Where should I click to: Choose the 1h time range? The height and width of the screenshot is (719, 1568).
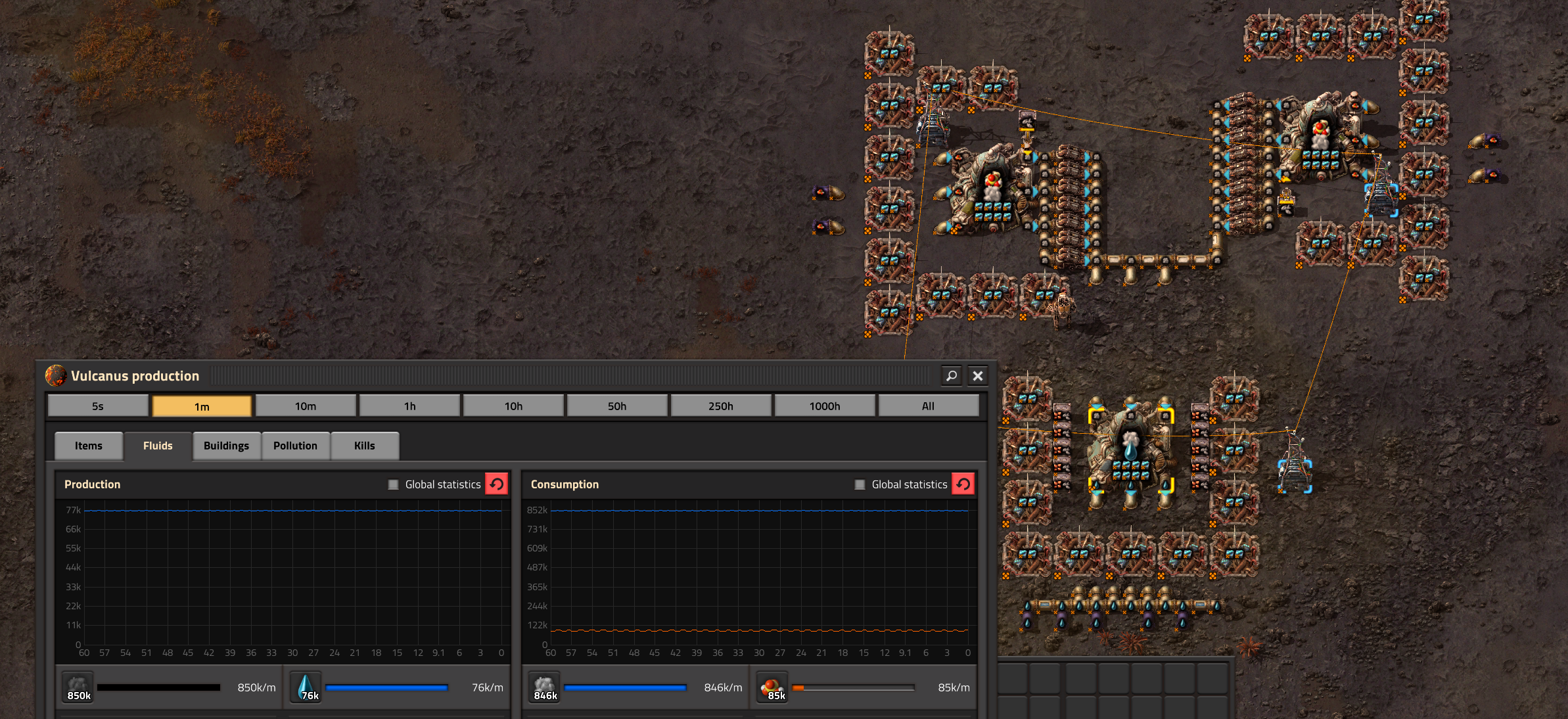pyautogui.click(x=409, y=406)
